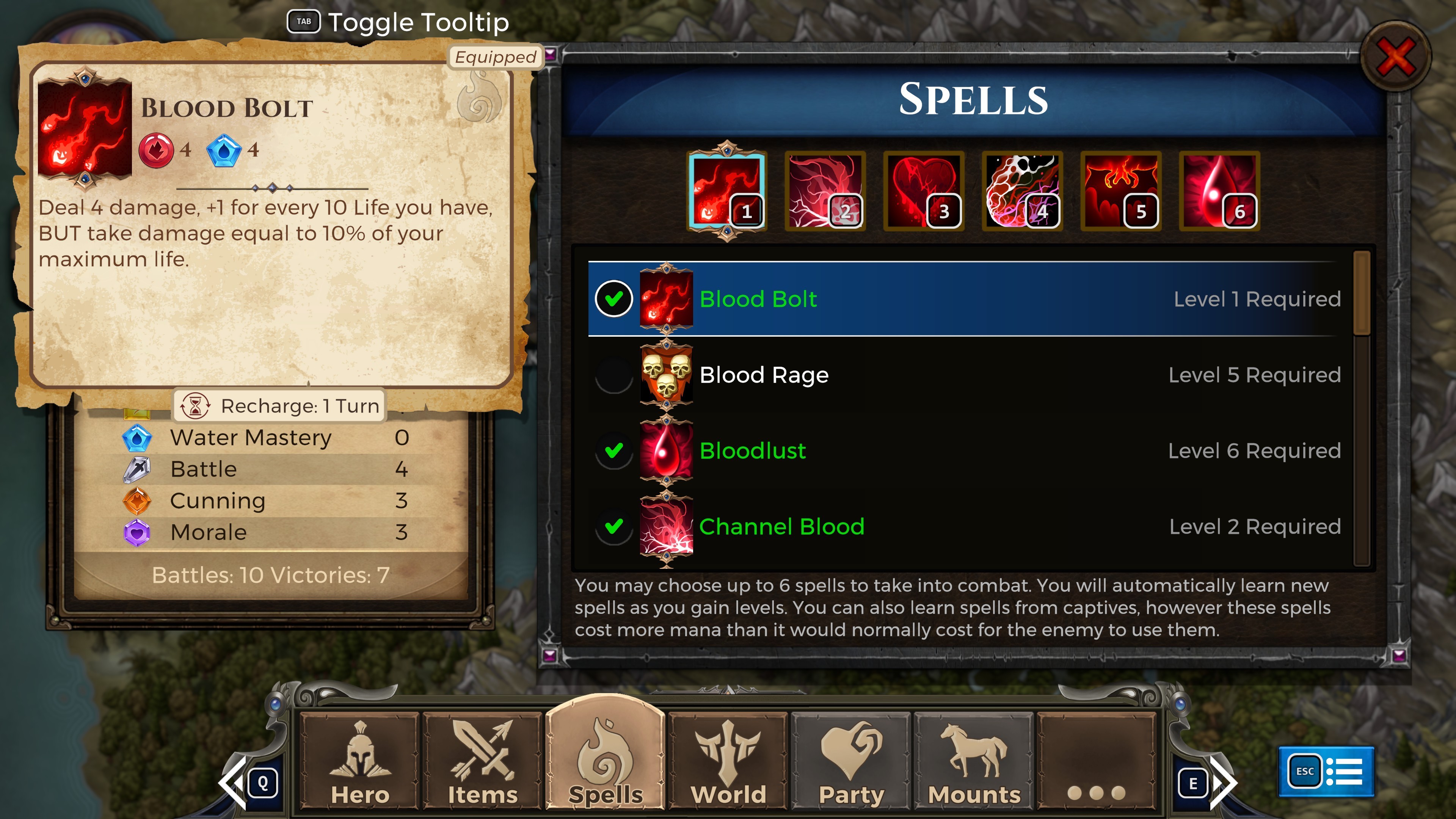Select the blood drop spell in slot 6
Image resolution: width=1456 pixels, height=819 pixels.
click(1219, 191)
